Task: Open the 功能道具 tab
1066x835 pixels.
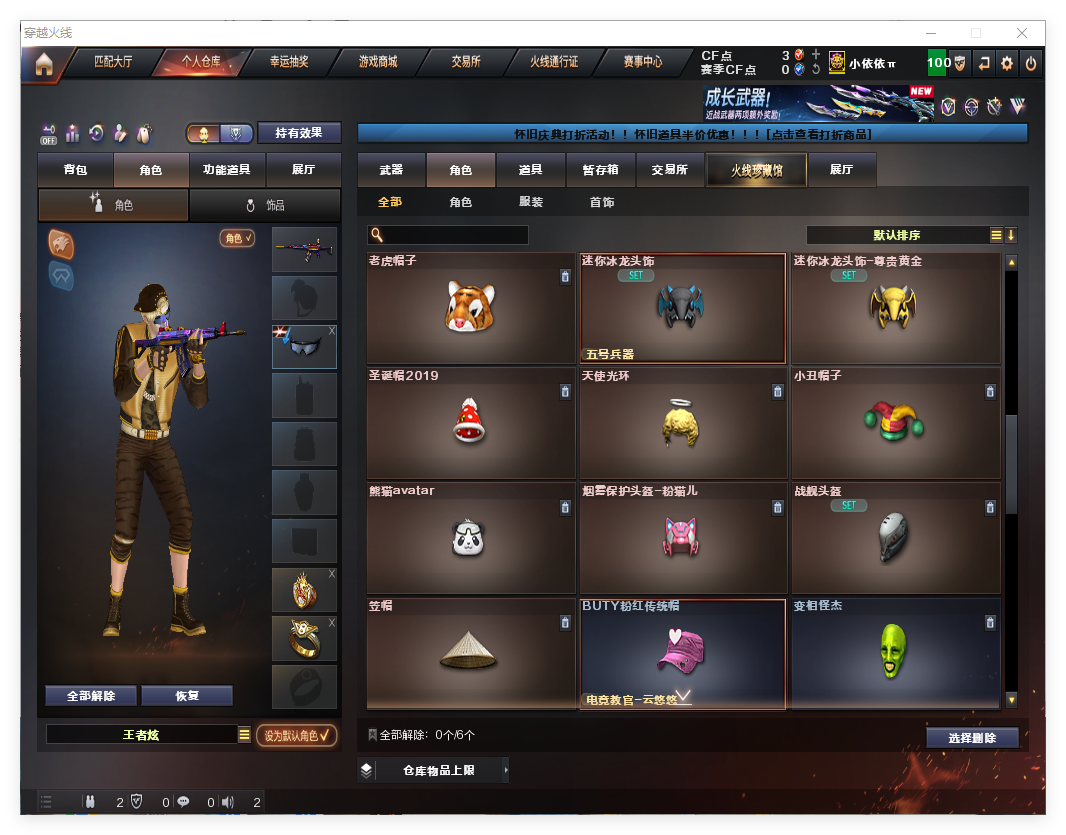Action: coord(226,170)
